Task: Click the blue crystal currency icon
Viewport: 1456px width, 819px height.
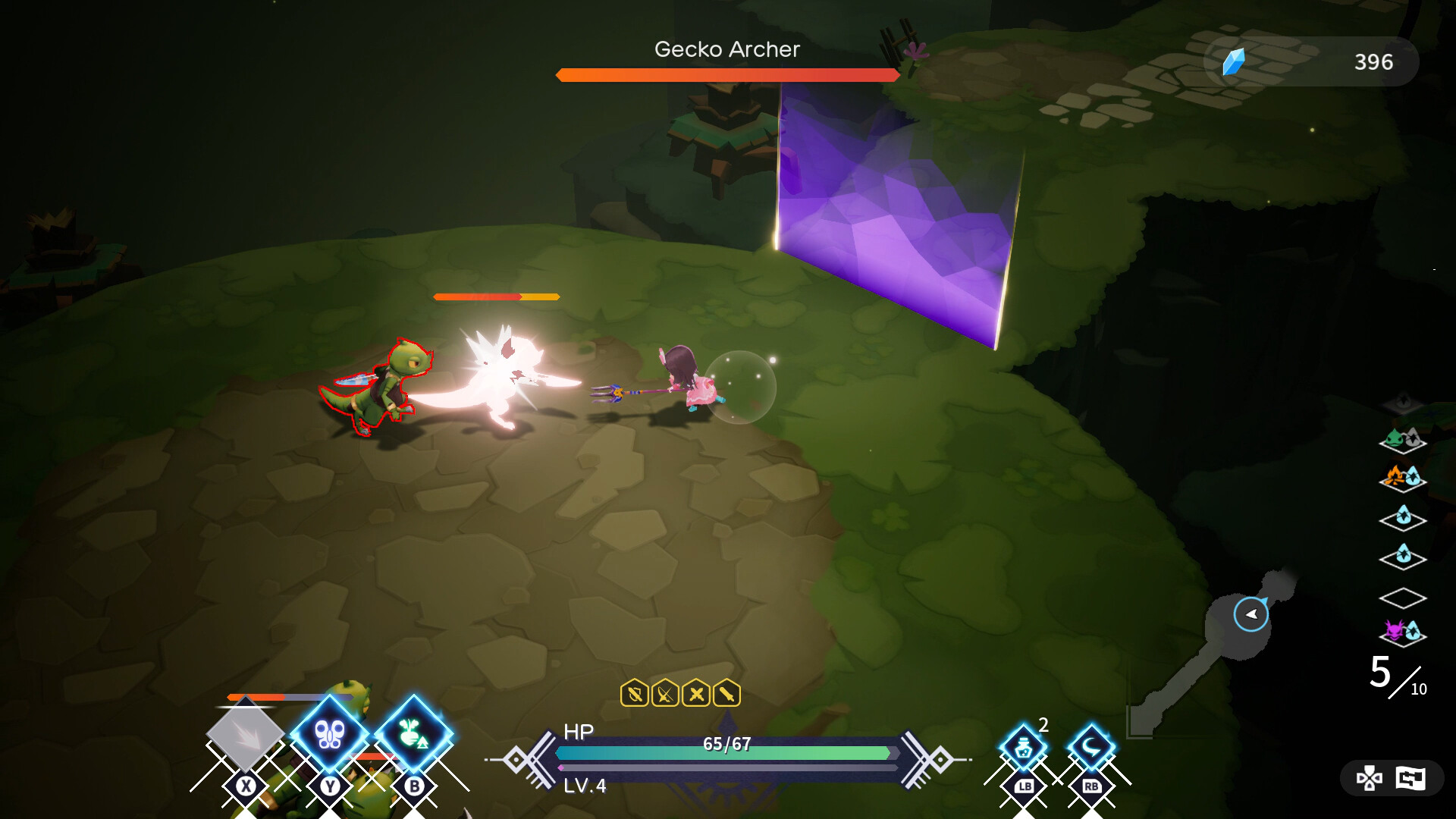Action: tap(1235, 61)
